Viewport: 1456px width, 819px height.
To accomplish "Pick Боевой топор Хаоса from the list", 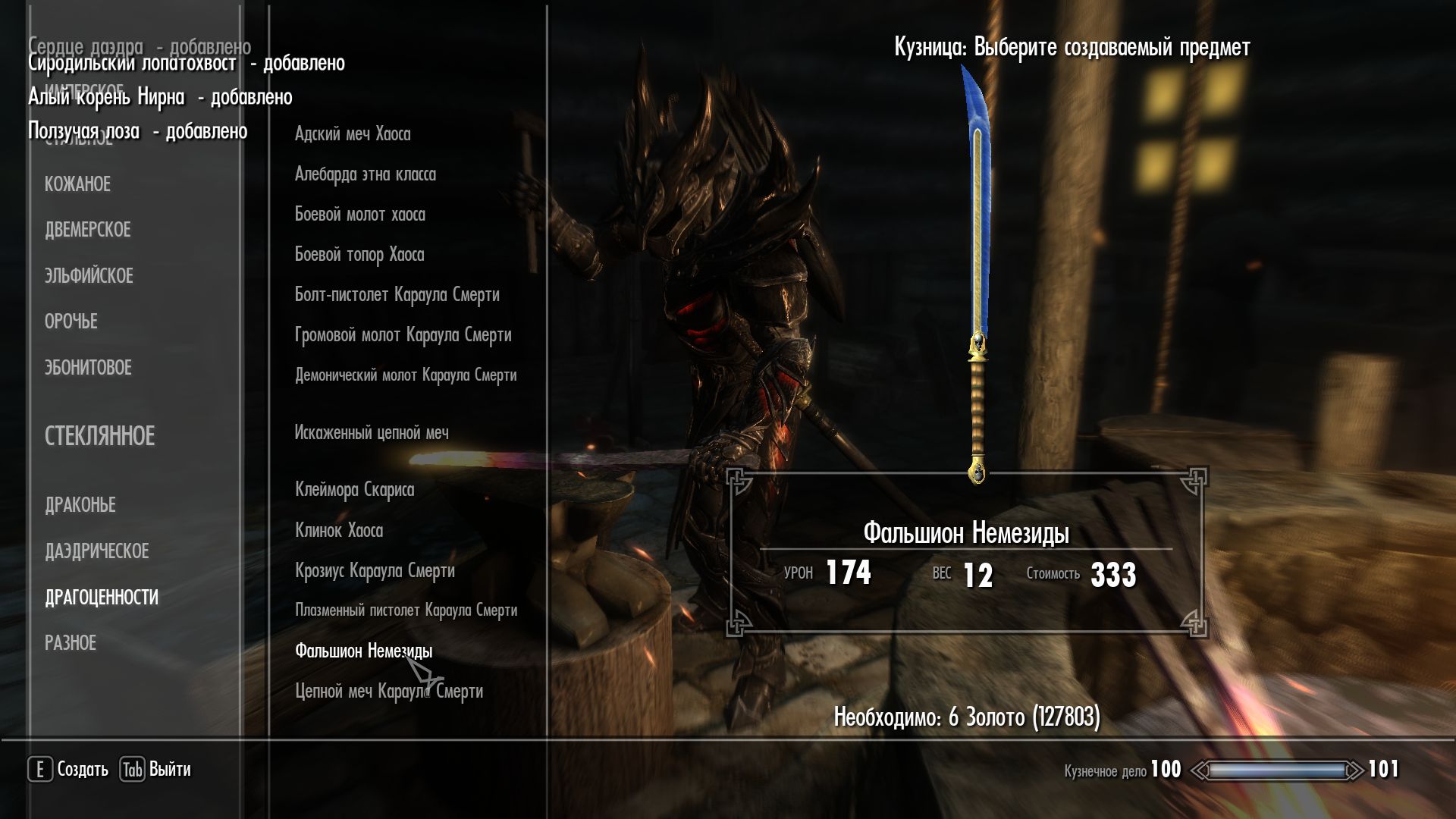I will coord(359,255).
